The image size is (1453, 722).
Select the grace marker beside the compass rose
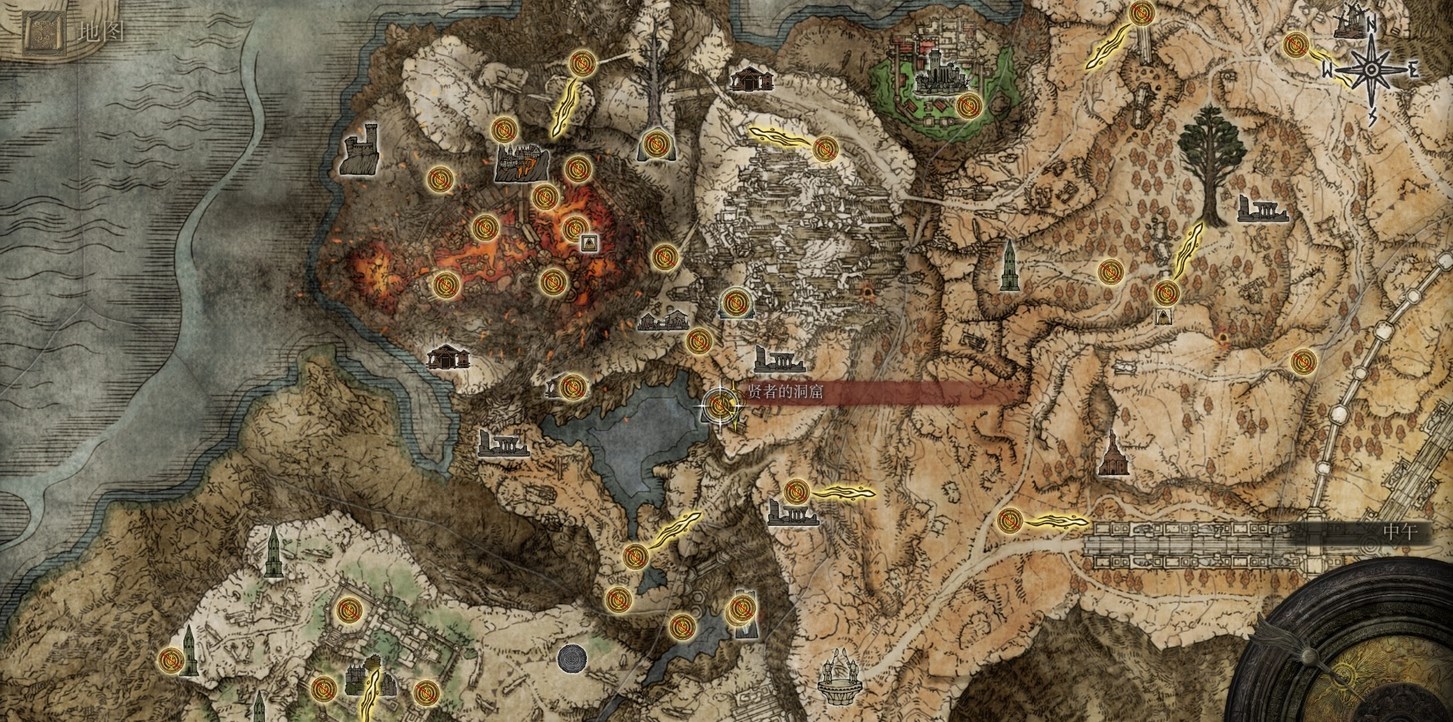click(1297, 45)
